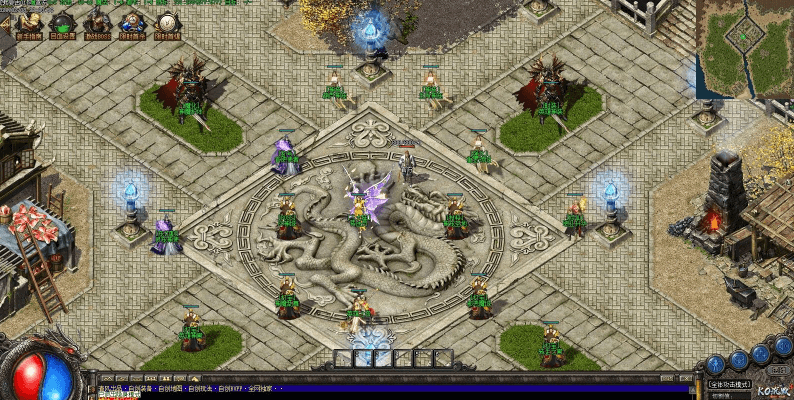This screenshot has width=794, height=400.
Task: Click the blue trophy-shaped round button
Action: tap(739, 359)
